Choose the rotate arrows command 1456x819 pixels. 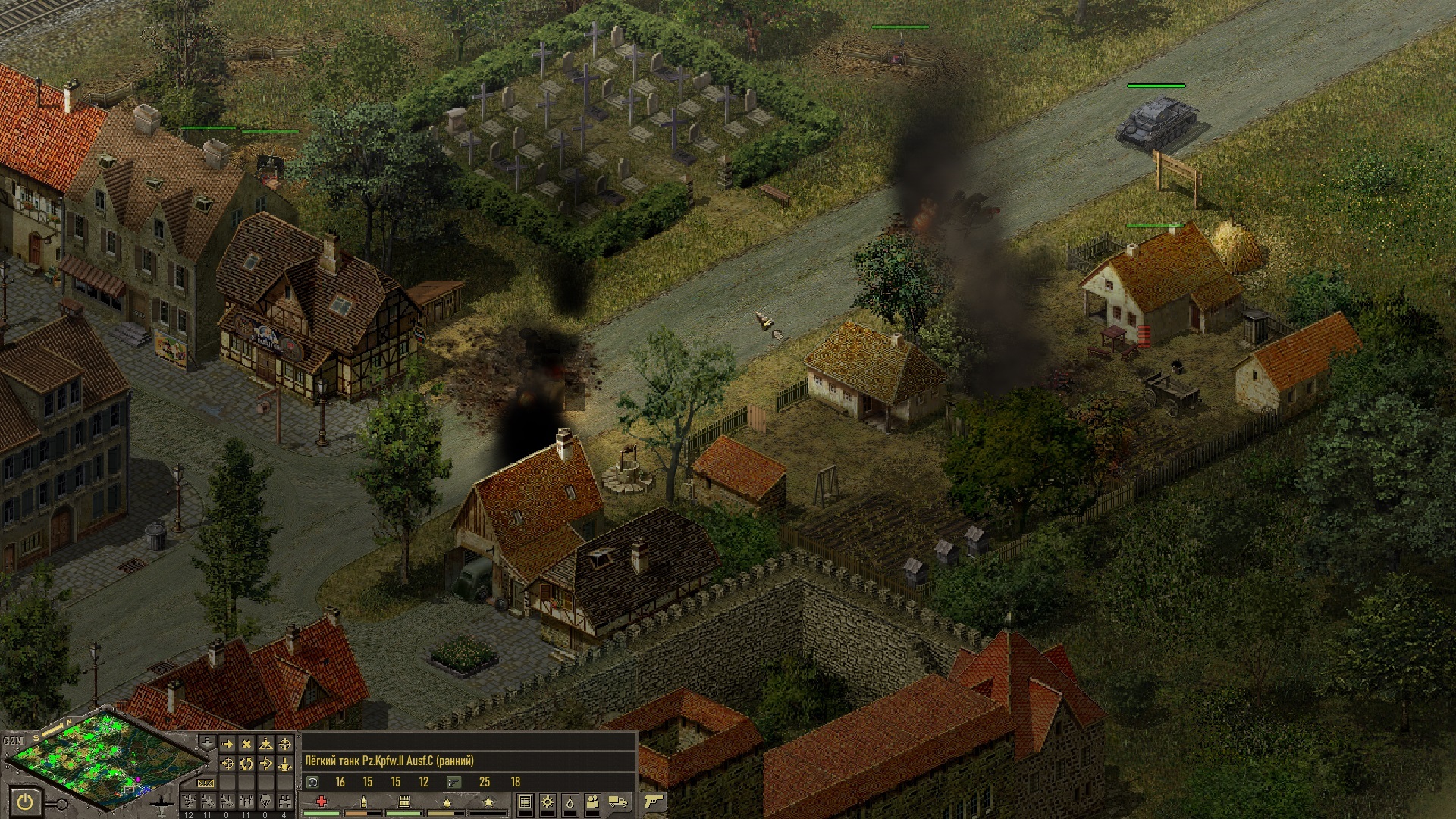pos(246,764)
